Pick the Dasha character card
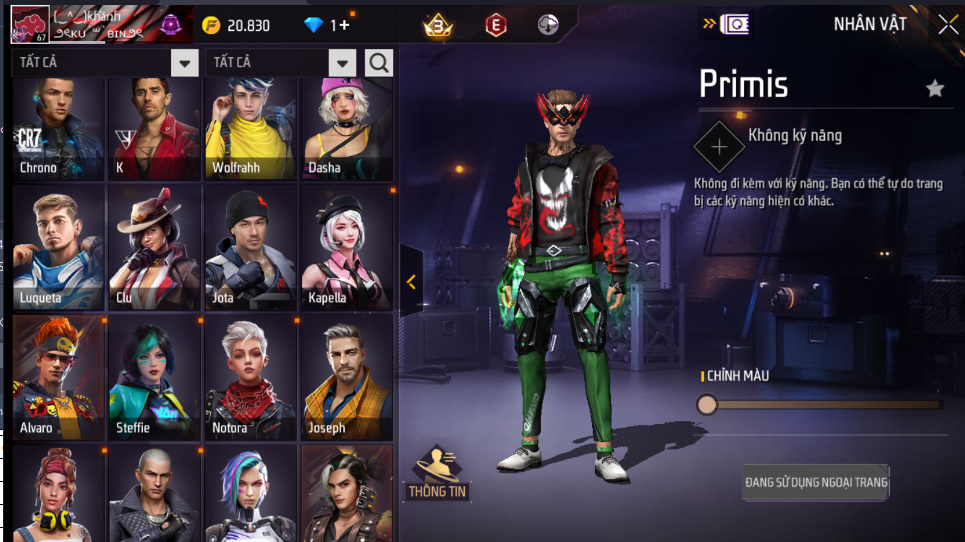Image resolution: width=965 pixels, height=542 pixels. pos(346,130)
